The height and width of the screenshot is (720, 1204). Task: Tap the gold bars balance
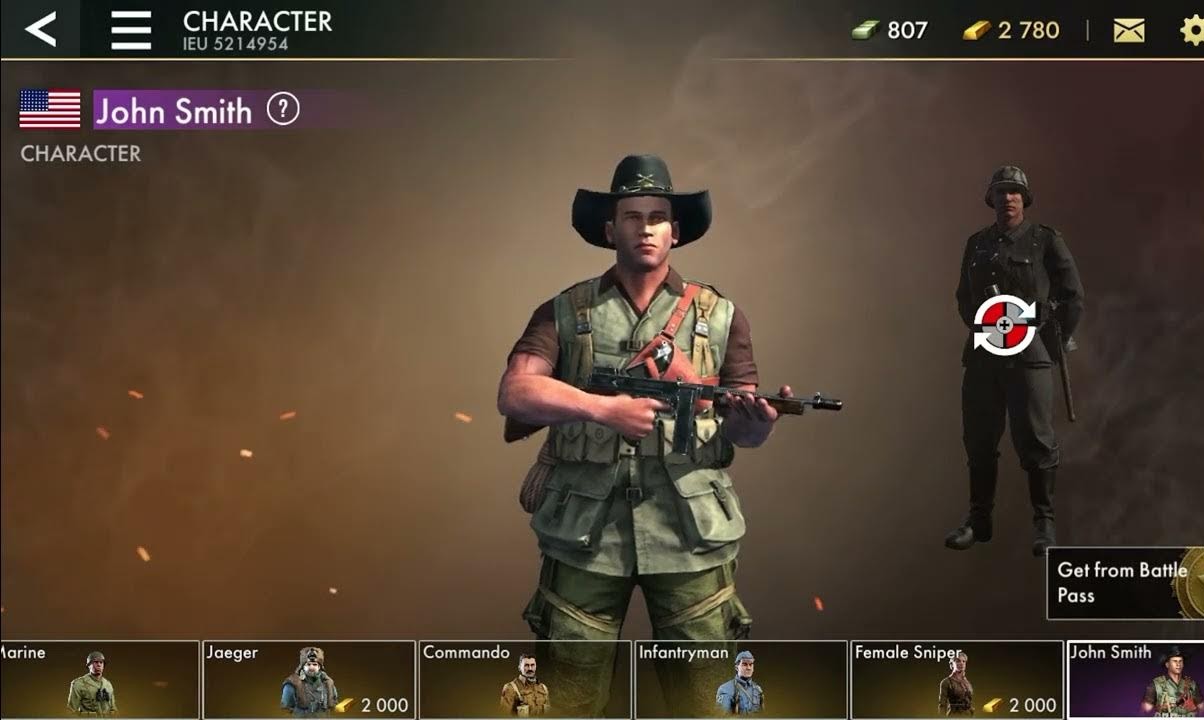click(x=1011, y=31)
